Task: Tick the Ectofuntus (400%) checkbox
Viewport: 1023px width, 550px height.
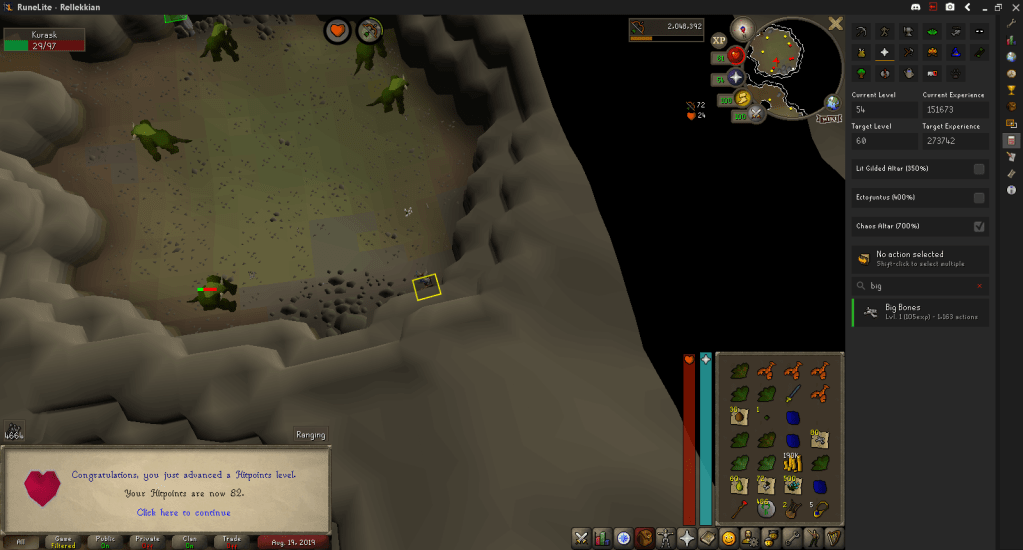Action: pyautogui.click(x=979, y=198)
